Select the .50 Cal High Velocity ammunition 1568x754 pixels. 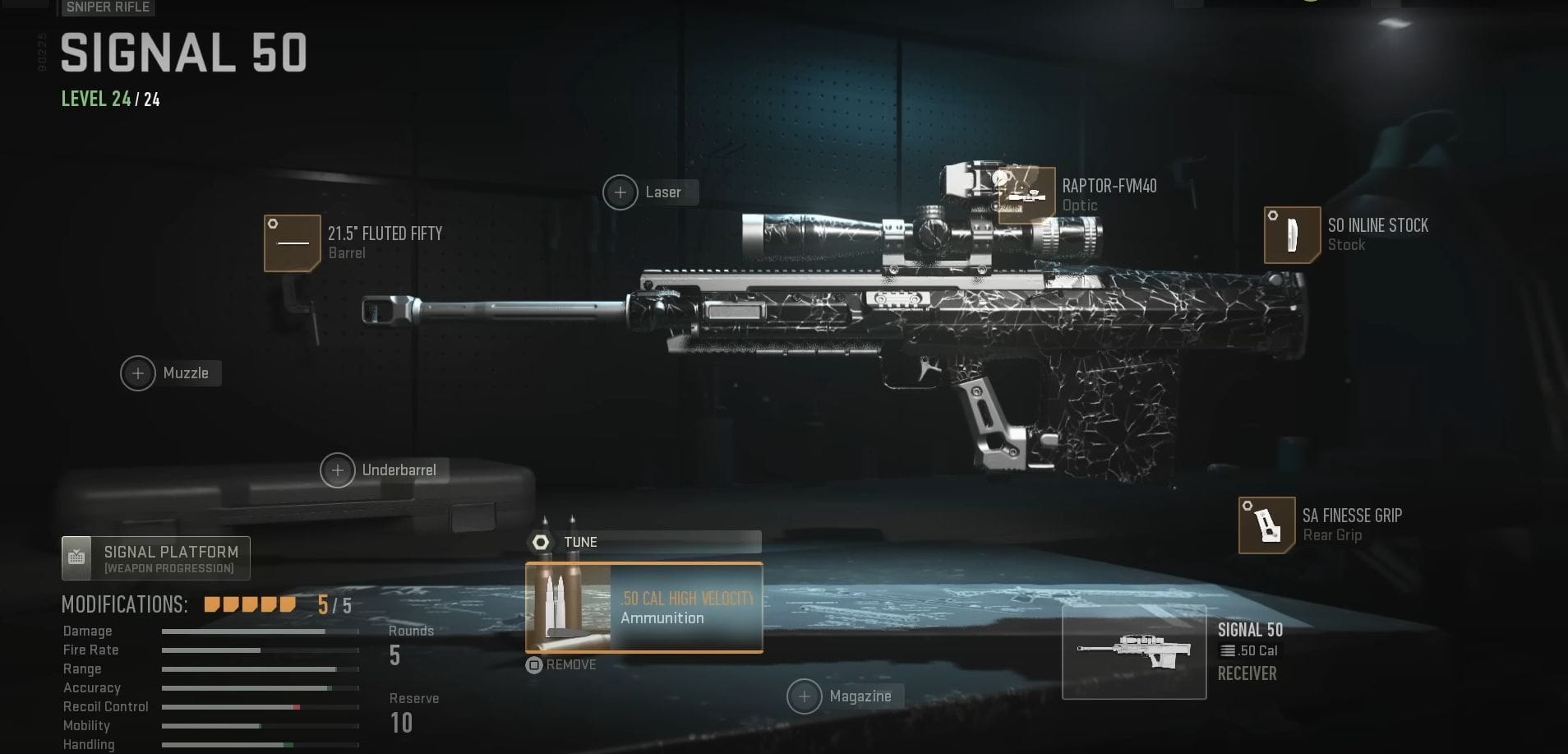643,608
